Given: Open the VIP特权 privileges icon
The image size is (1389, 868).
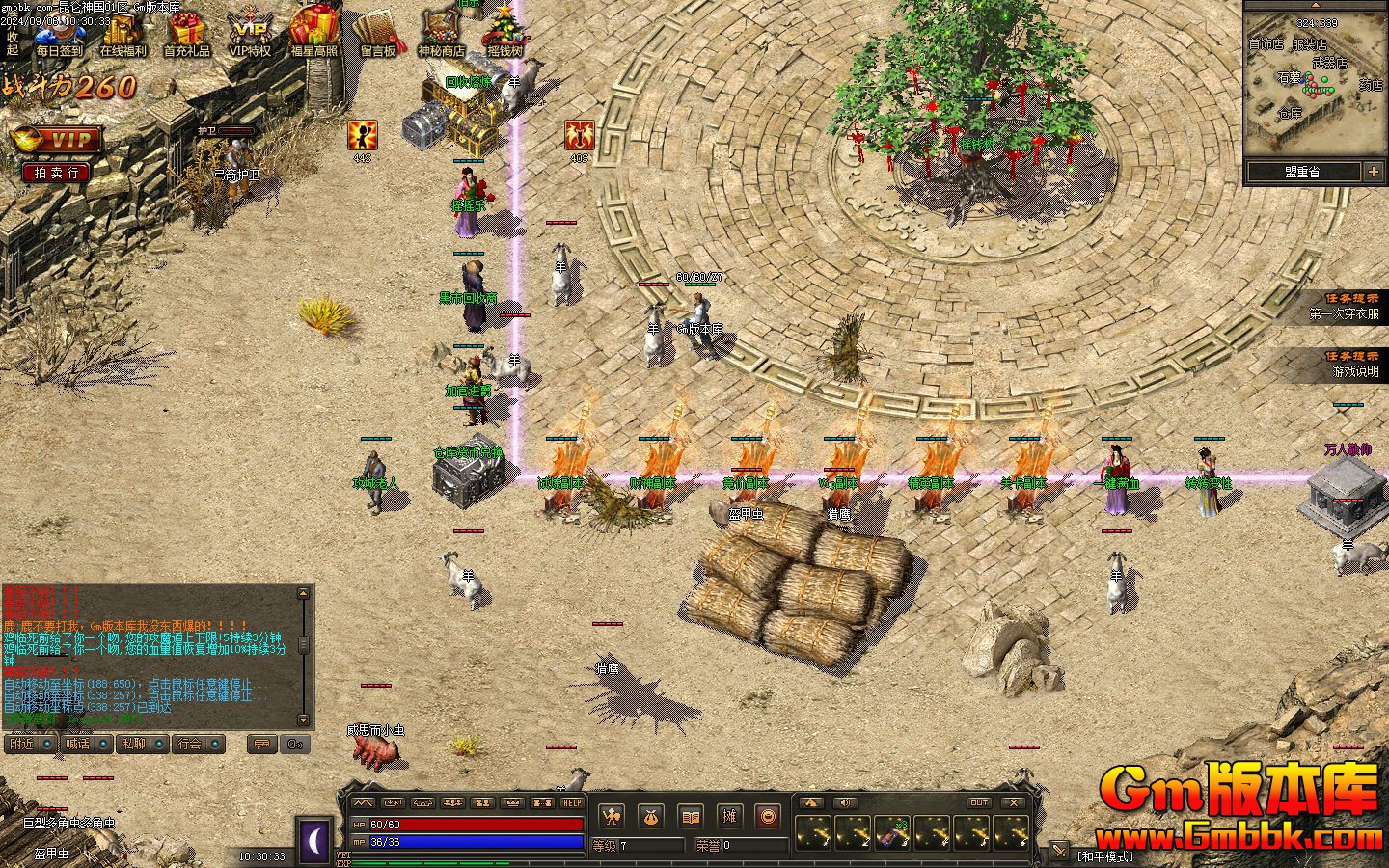Looking at the screenshot, I should 250,35.
